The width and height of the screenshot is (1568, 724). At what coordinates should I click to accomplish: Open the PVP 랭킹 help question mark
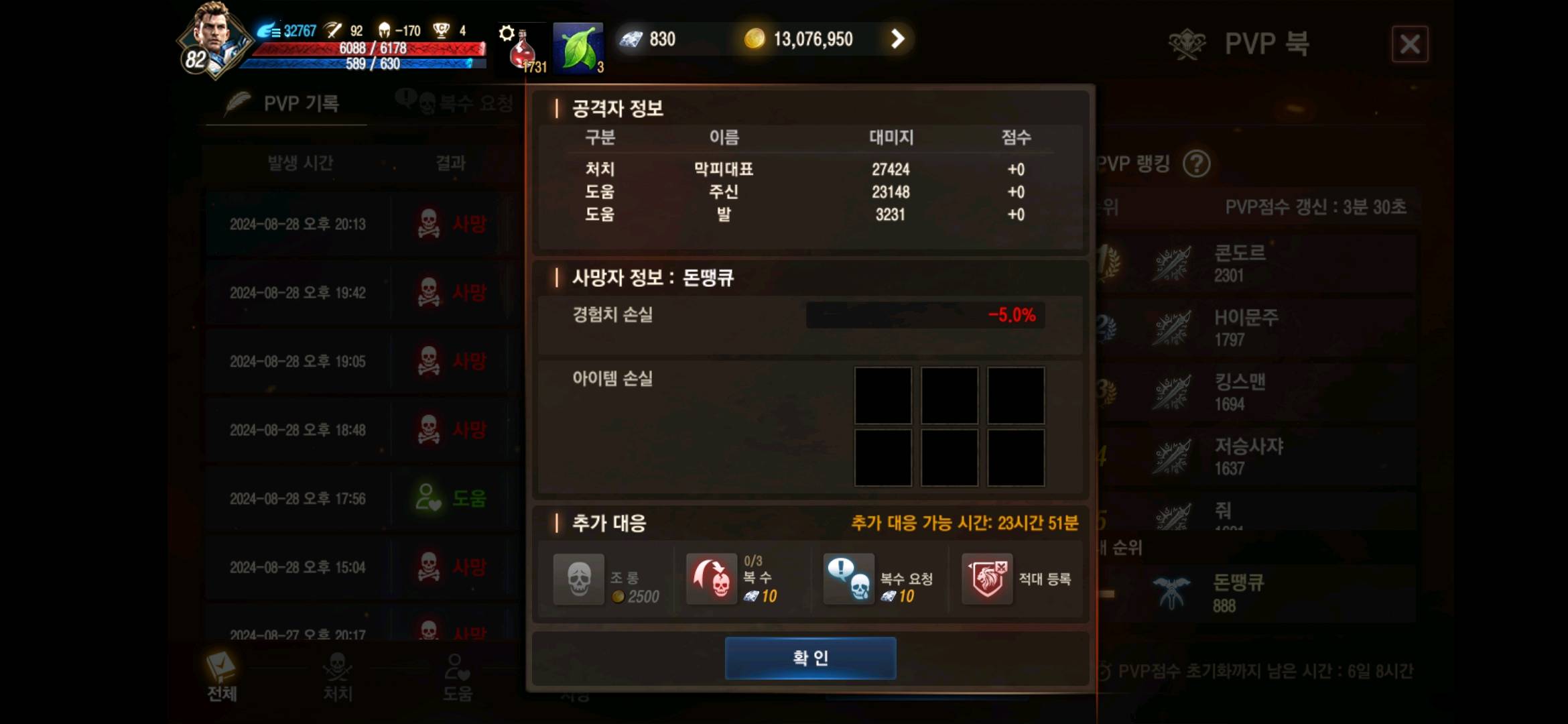(x=1197, y=164)
